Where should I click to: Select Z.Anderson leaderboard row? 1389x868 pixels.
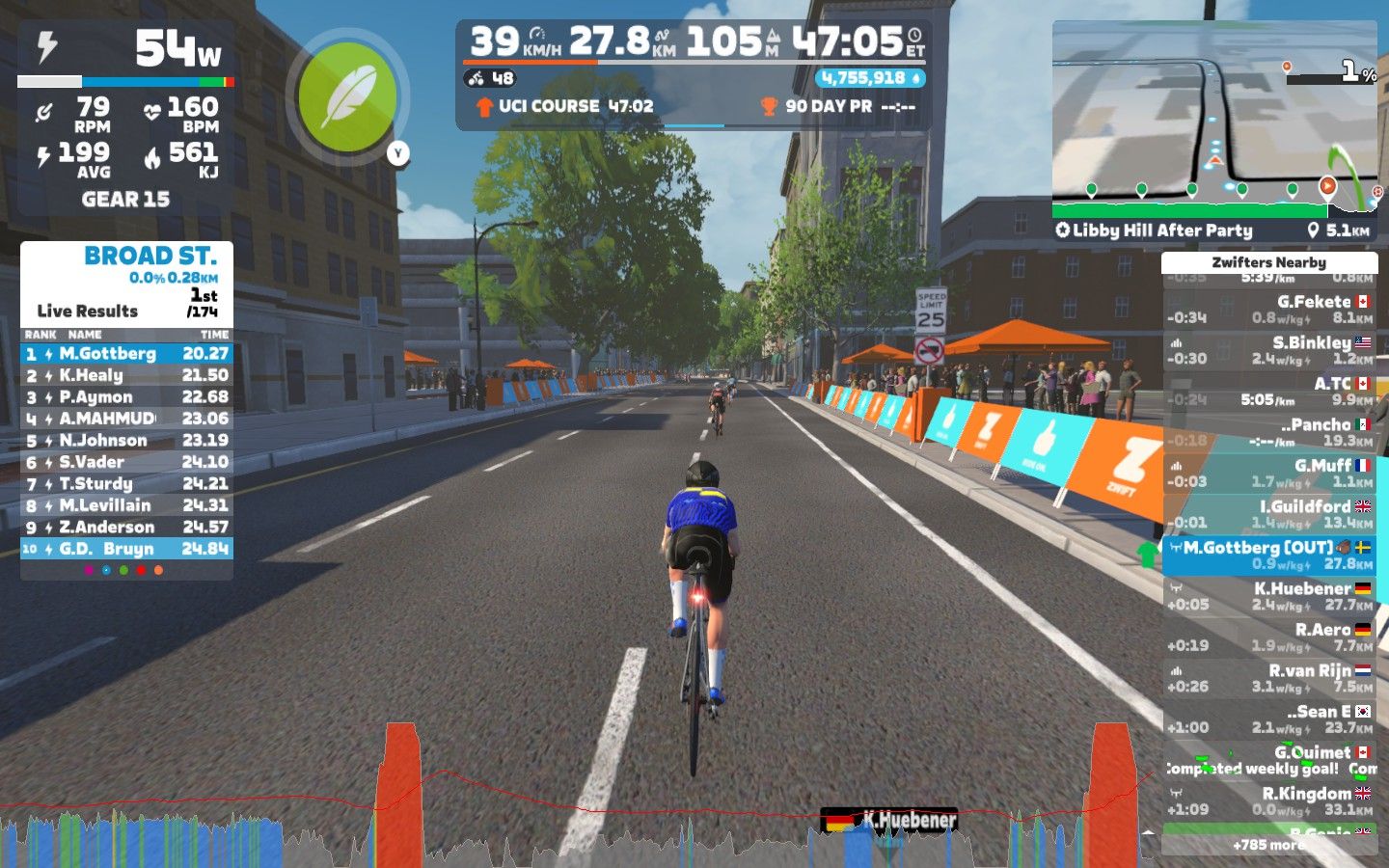(126, 528)
